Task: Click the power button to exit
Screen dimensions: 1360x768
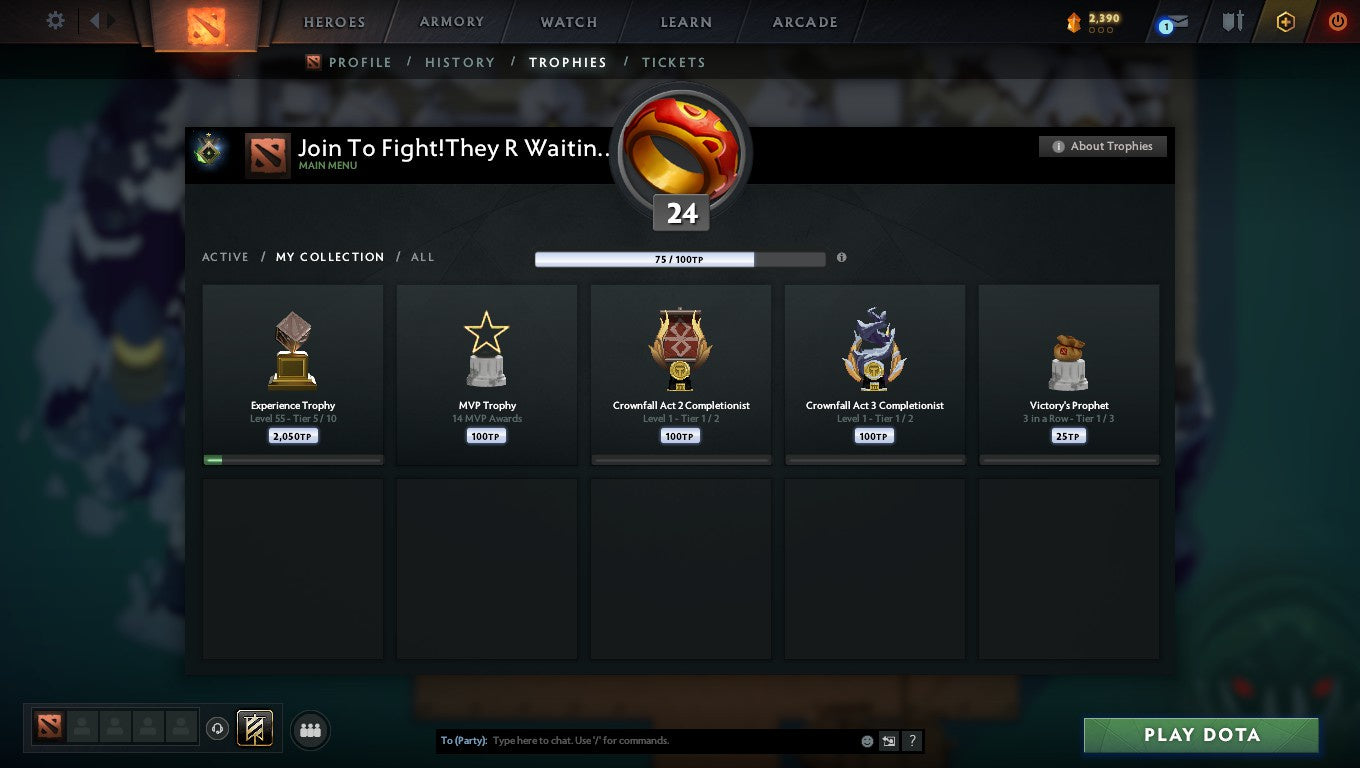Action: click(1337, 20)
